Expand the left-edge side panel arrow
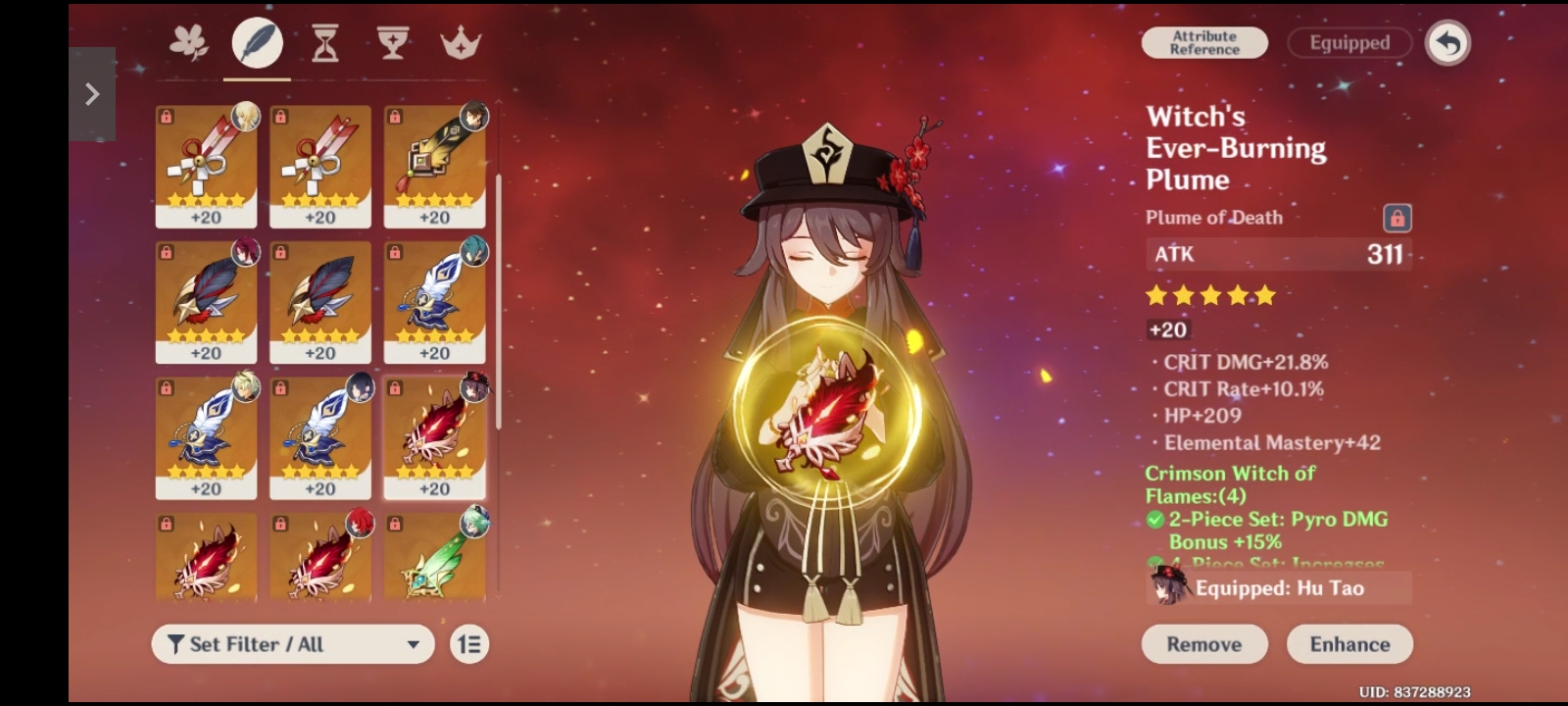Image resolution: width=1568 pixels, height=706 pixels. coord(92,93)
